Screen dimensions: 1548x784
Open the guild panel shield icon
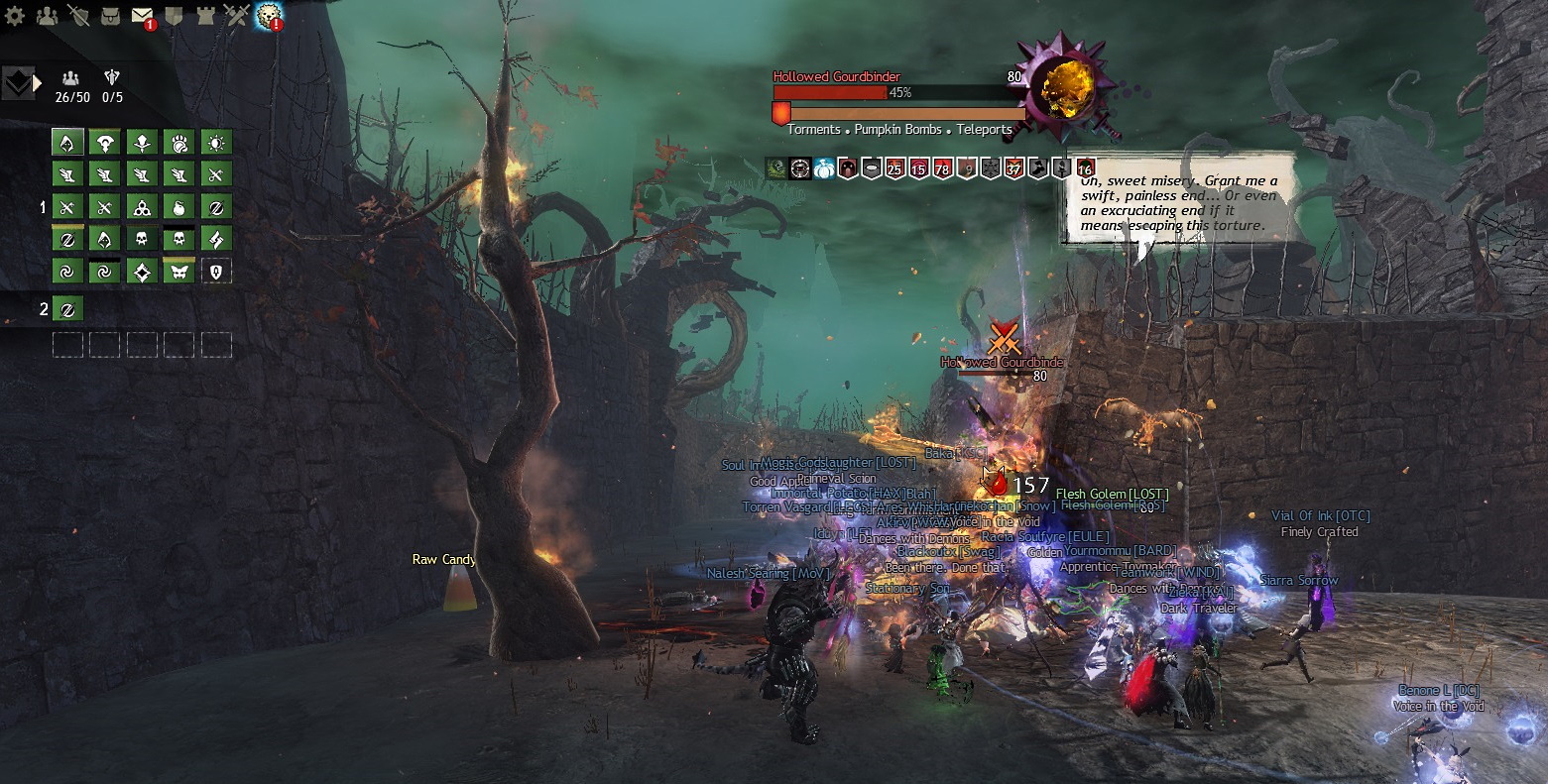coord(173,15)
